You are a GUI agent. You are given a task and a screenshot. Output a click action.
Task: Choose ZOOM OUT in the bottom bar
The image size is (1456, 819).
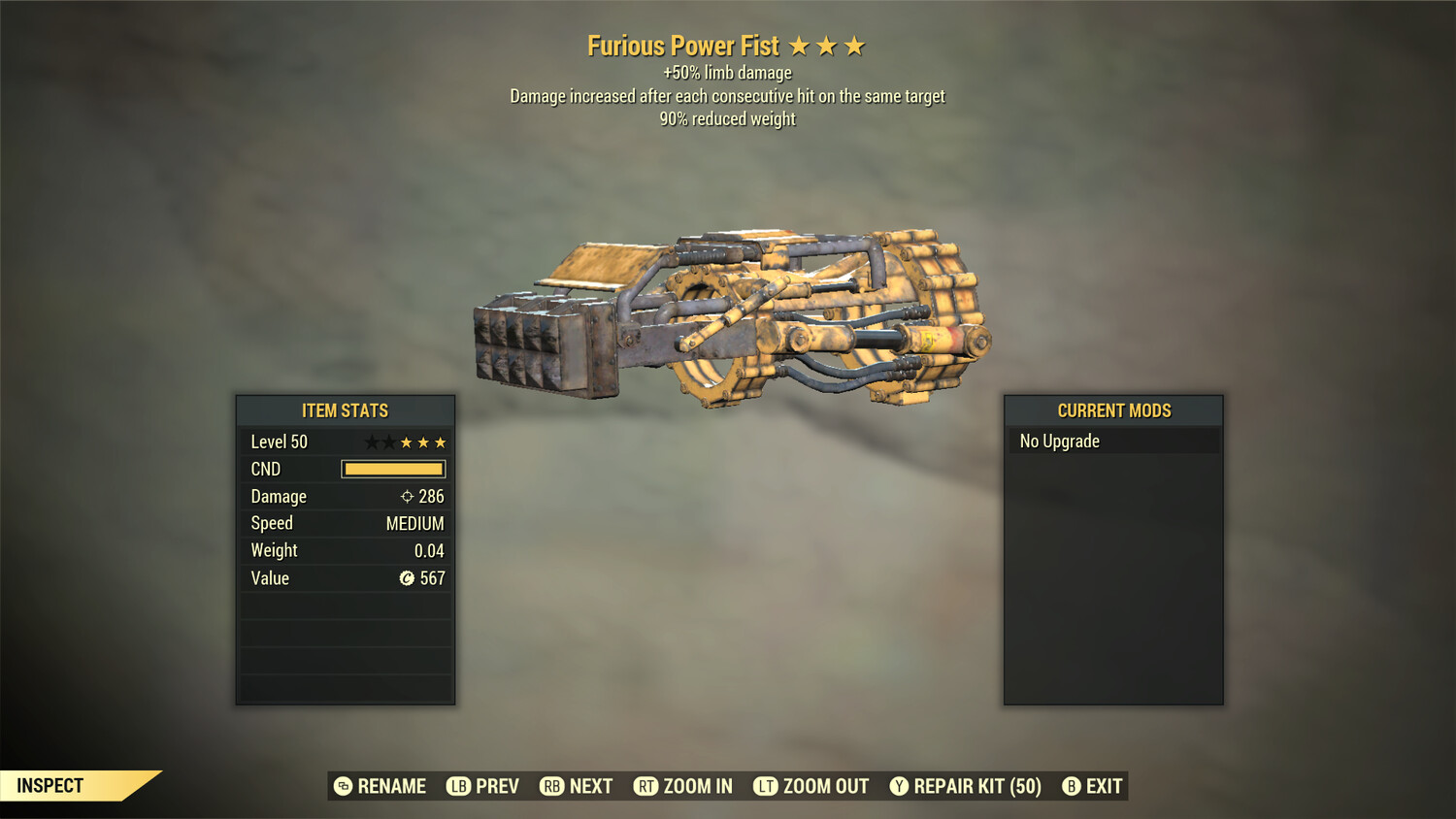(x=811, y=786)
